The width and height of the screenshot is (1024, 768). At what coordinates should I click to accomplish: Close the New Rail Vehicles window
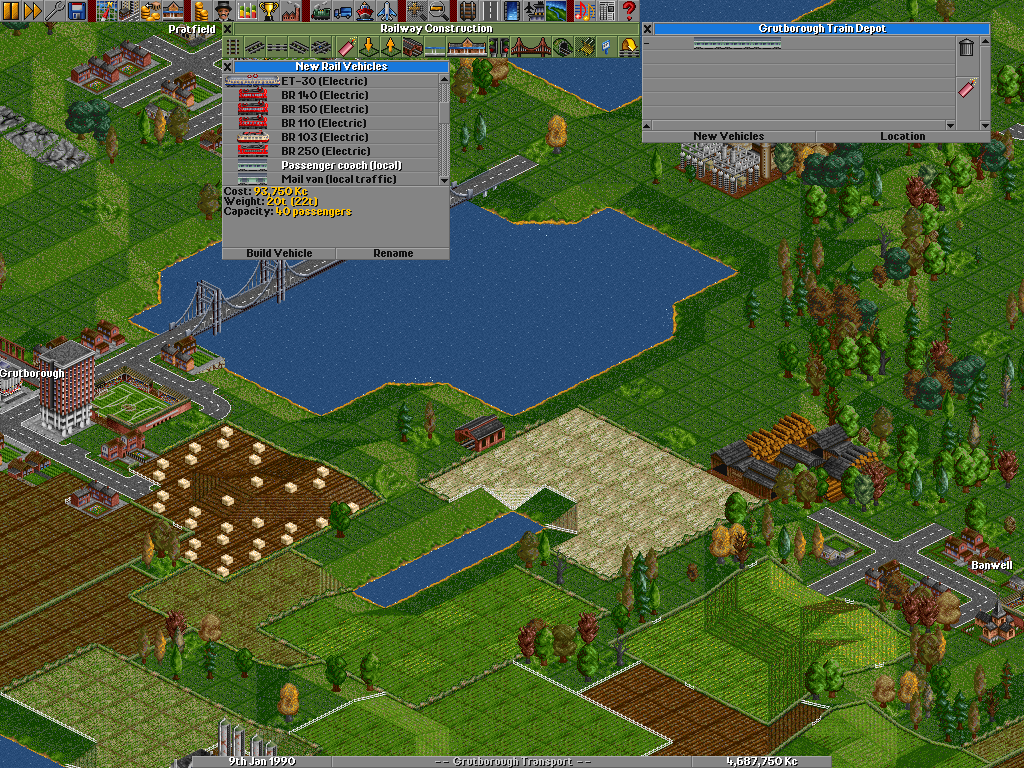[227, 67]
